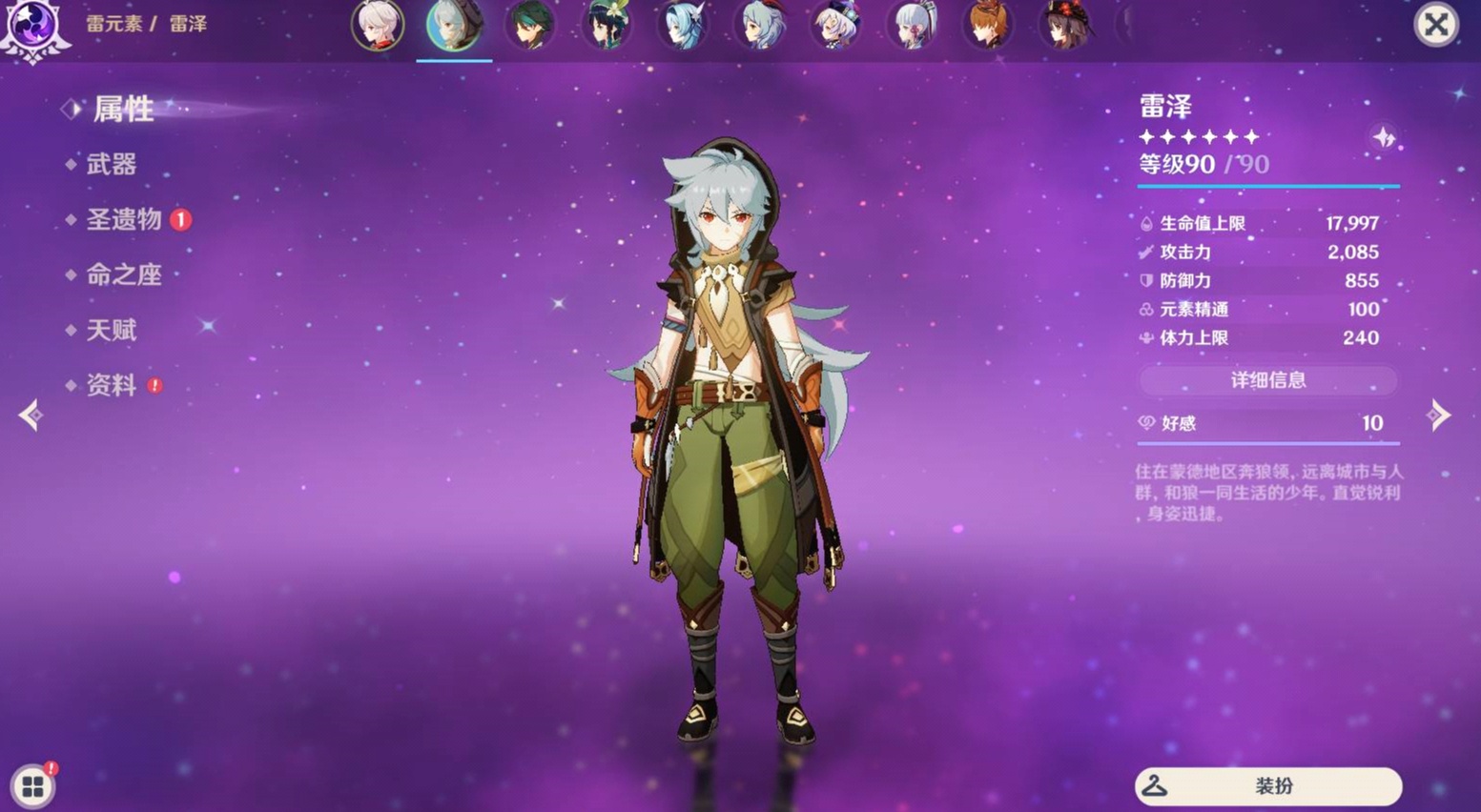1481x812 pixels.
Task: Go to the previous character arrow
Action: pos(31,416)
